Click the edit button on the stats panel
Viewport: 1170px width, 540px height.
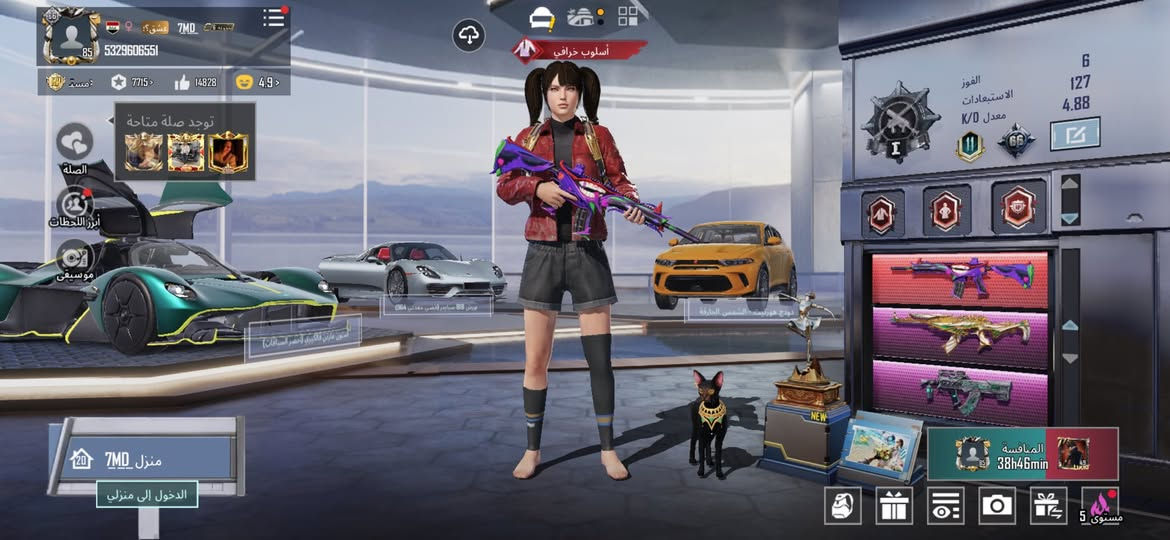(x=1075, y=134)
